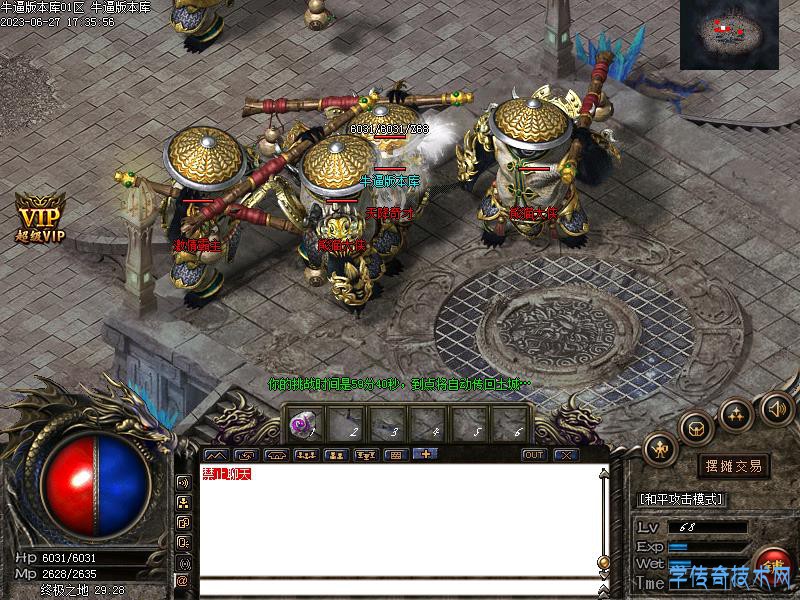Click the grid icon button above the chat
Screen dimensions: 800x600
click(395, 455)
